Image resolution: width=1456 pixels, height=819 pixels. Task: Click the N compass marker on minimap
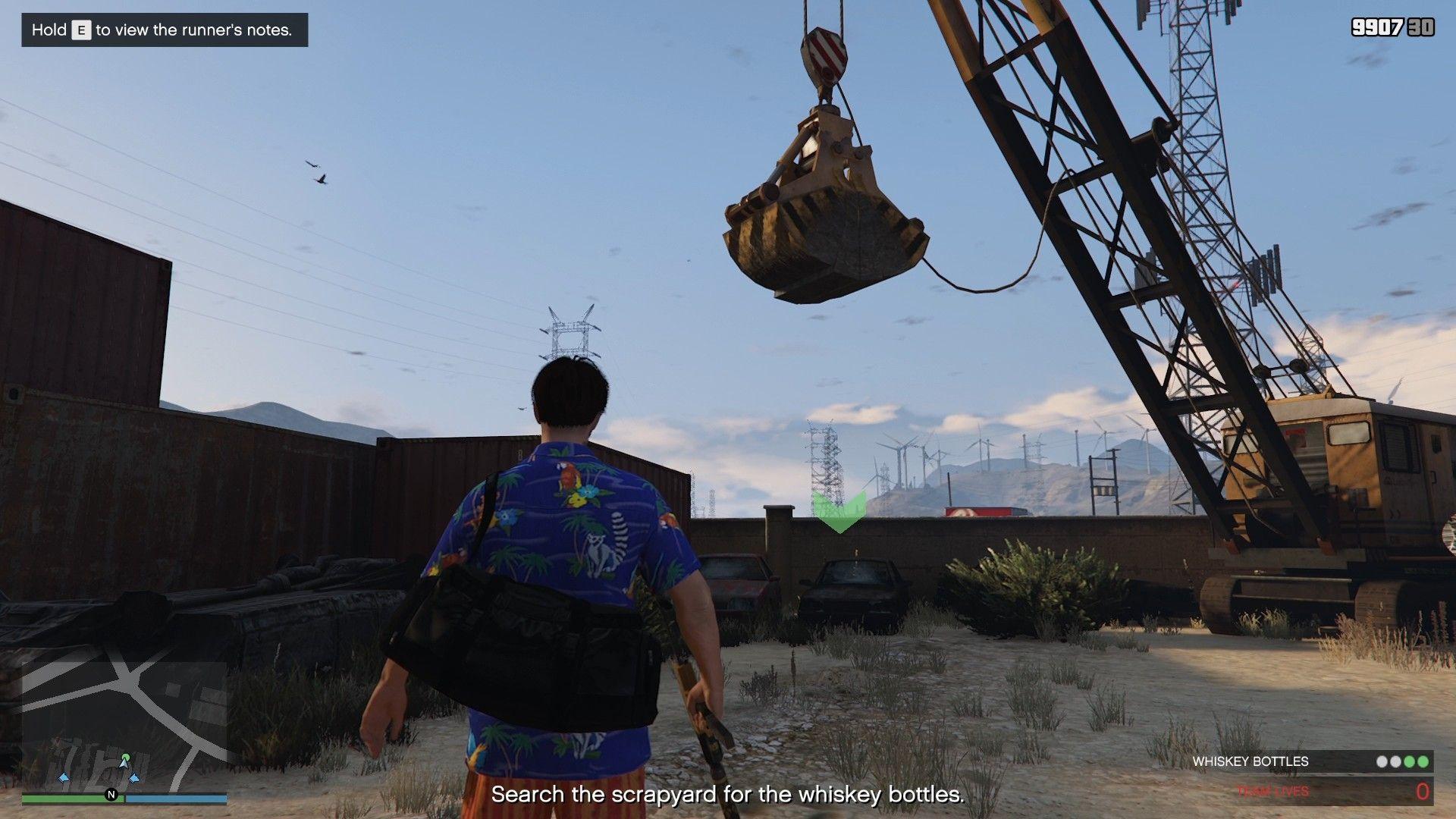(109, 794)
